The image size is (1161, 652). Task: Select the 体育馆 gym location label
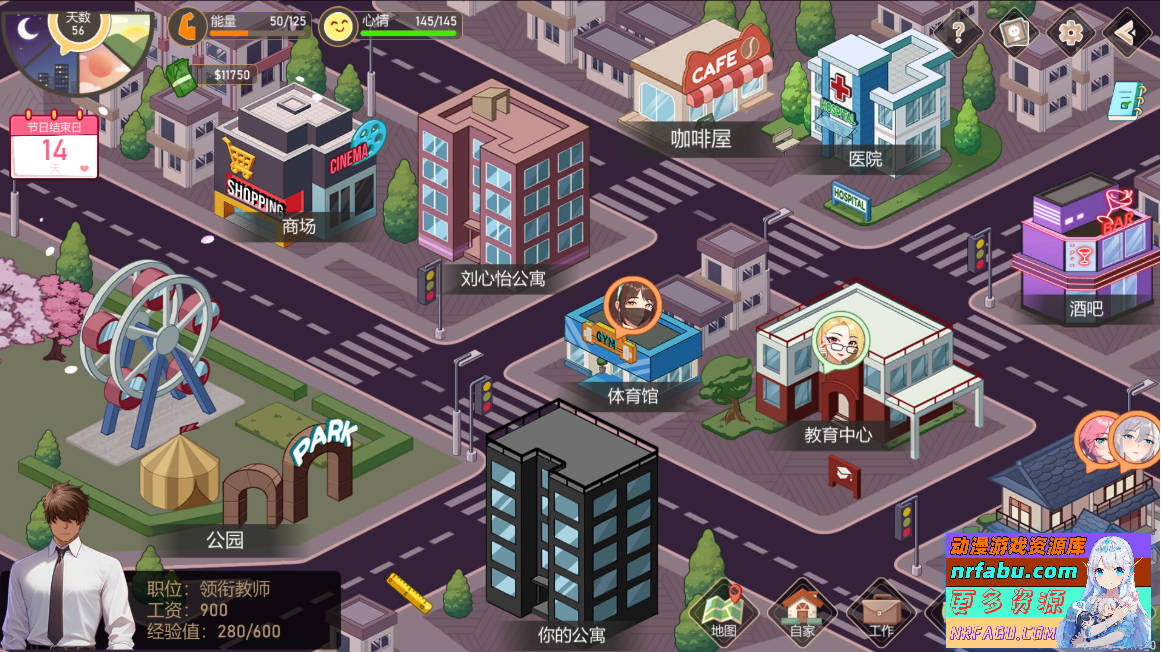point(633,395)
